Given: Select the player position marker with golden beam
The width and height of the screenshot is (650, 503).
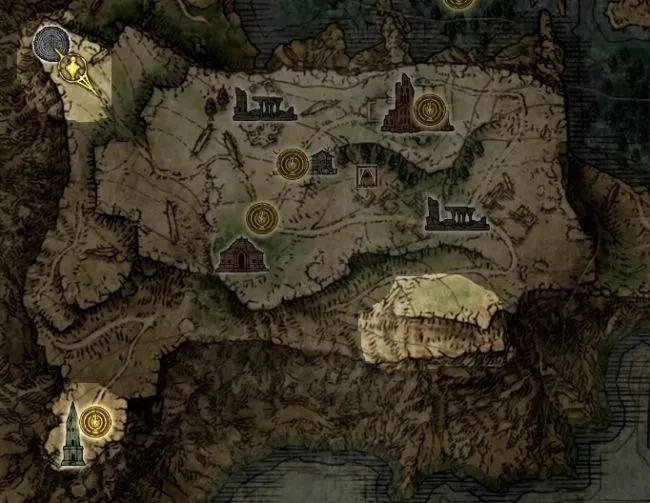Looking at the screenshot, I should pyautogui.click(x=73, y=68).
